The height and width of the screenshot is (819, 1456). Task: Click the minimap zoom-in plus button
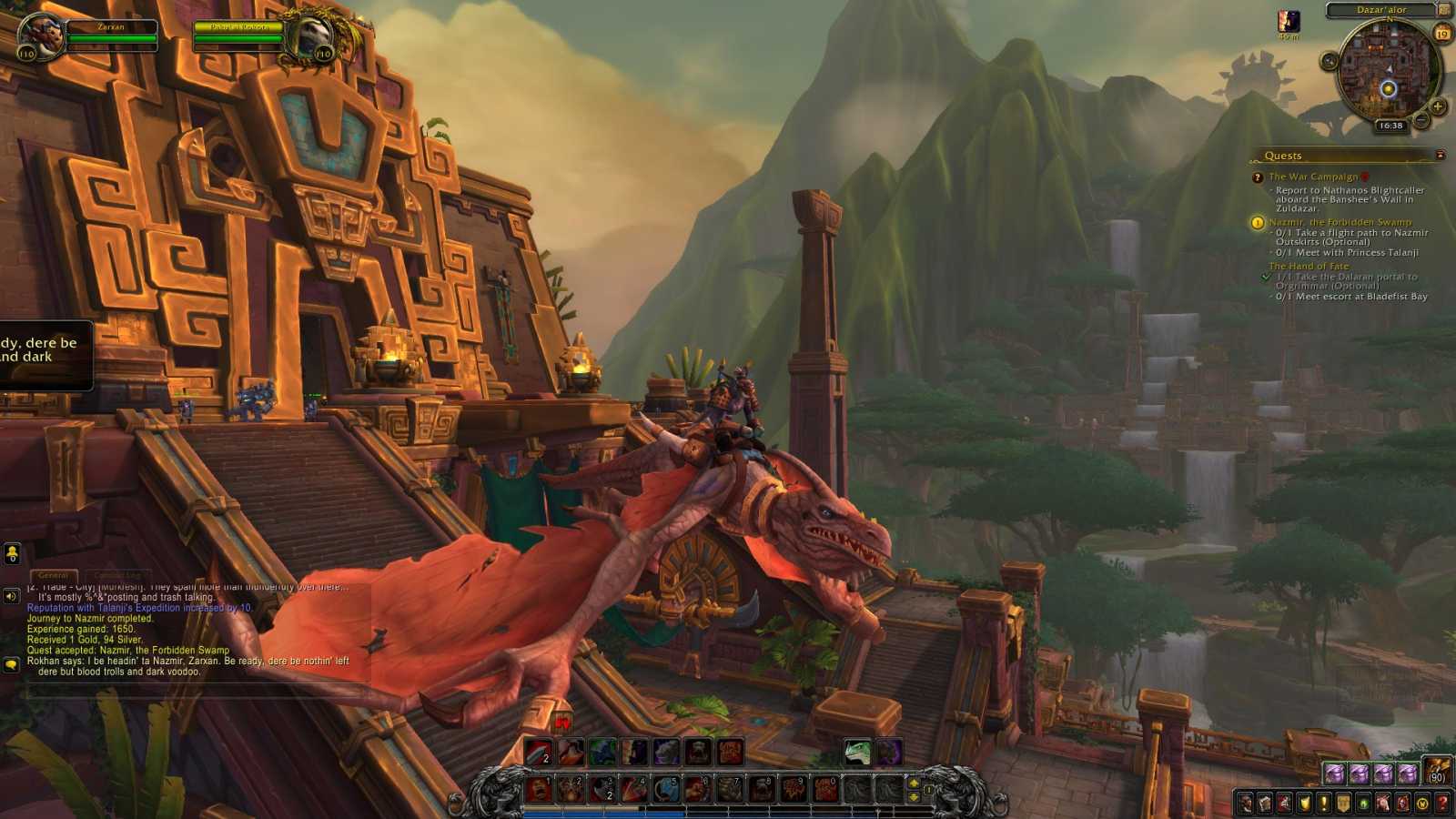[1437, 106]
